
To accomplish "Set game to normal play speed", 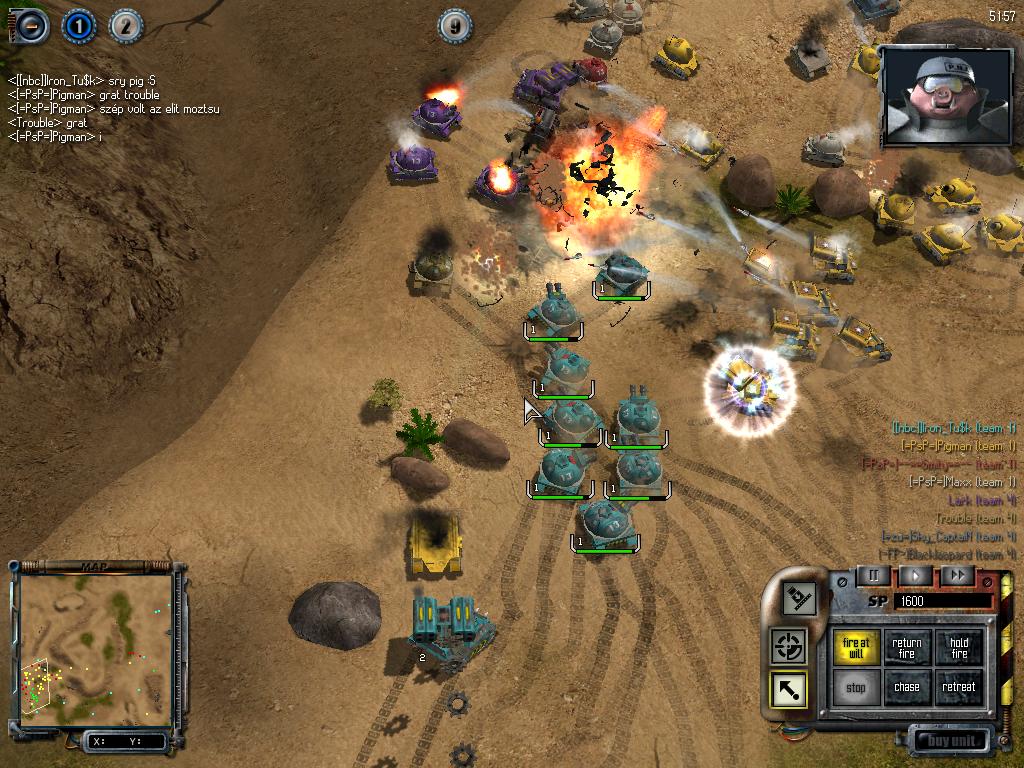I will [x=915, y=575].
